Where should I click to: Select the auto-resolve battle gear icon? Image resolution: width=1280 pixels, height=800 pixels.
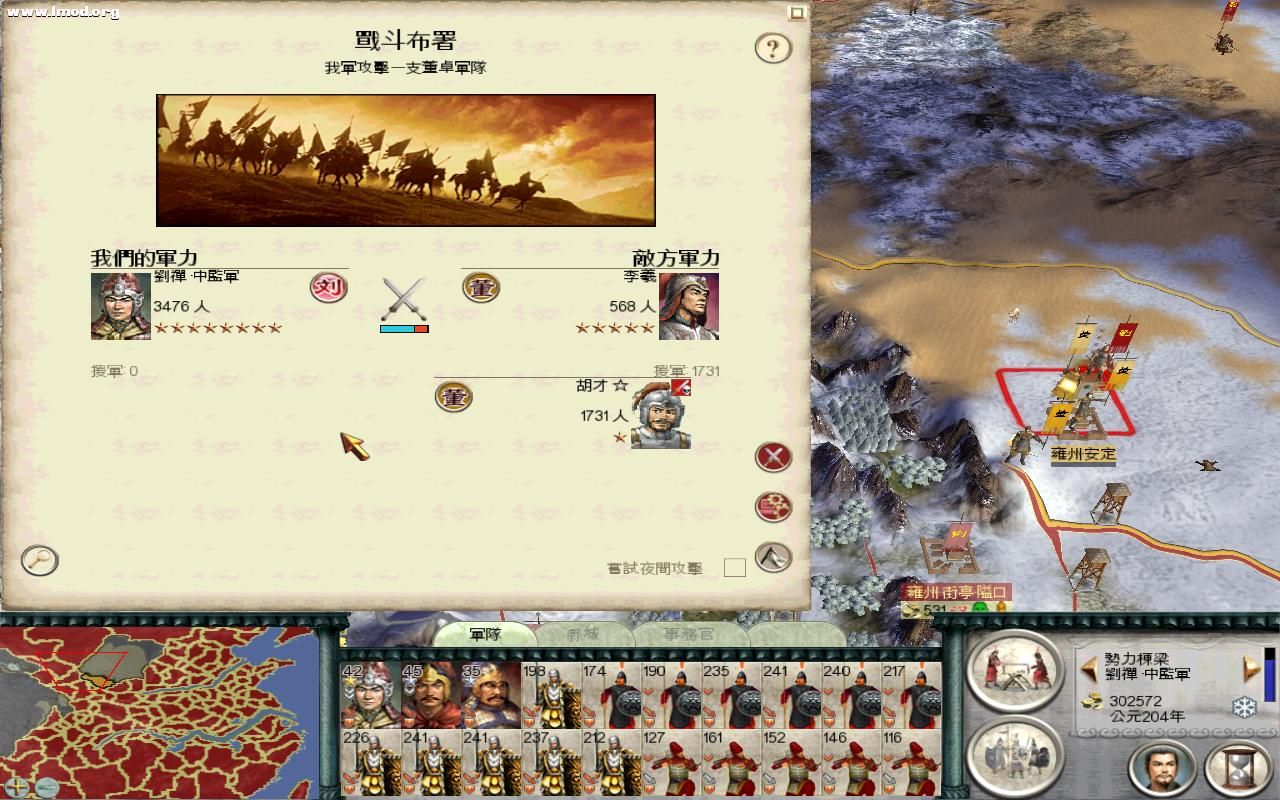pyautogui.click(x=771, y=506)
